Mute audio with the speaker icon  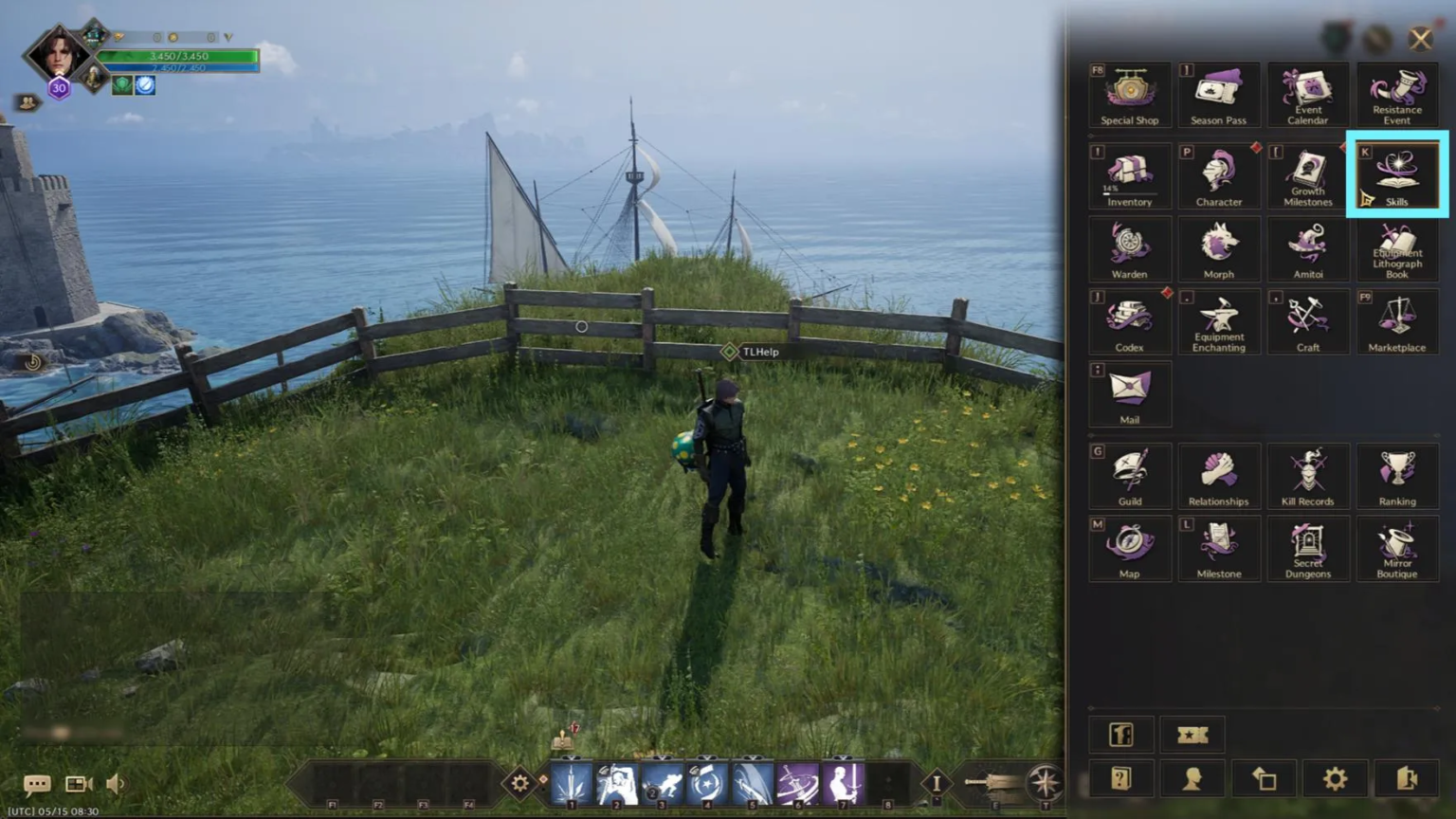115,783
